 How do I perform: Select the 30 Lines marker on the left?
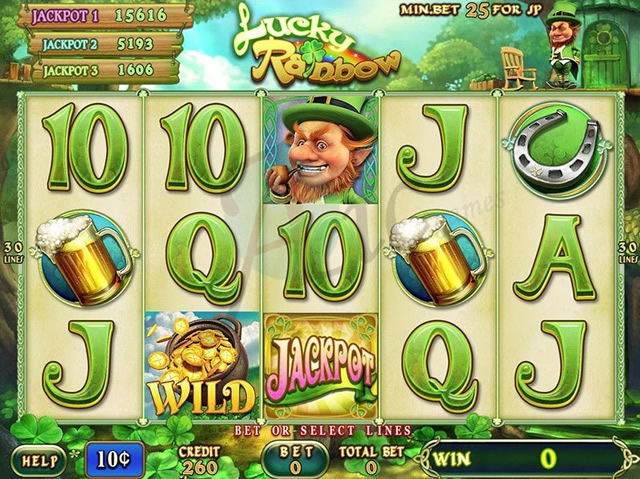[x=11, y=253]
